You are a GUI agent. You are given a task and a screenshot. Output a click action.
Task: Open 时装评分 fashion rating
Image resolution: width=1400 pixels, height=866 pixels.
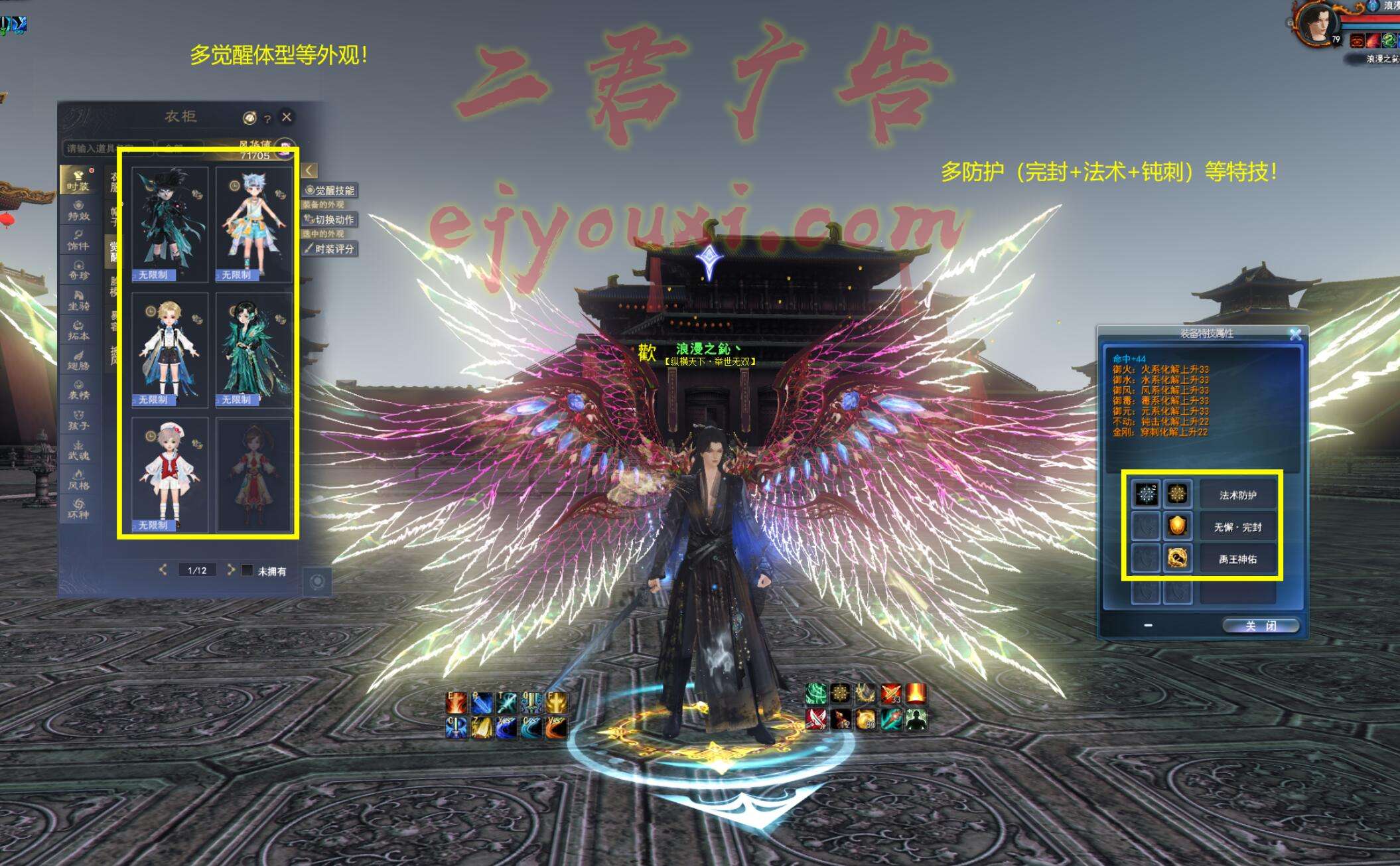coord(330,249)
